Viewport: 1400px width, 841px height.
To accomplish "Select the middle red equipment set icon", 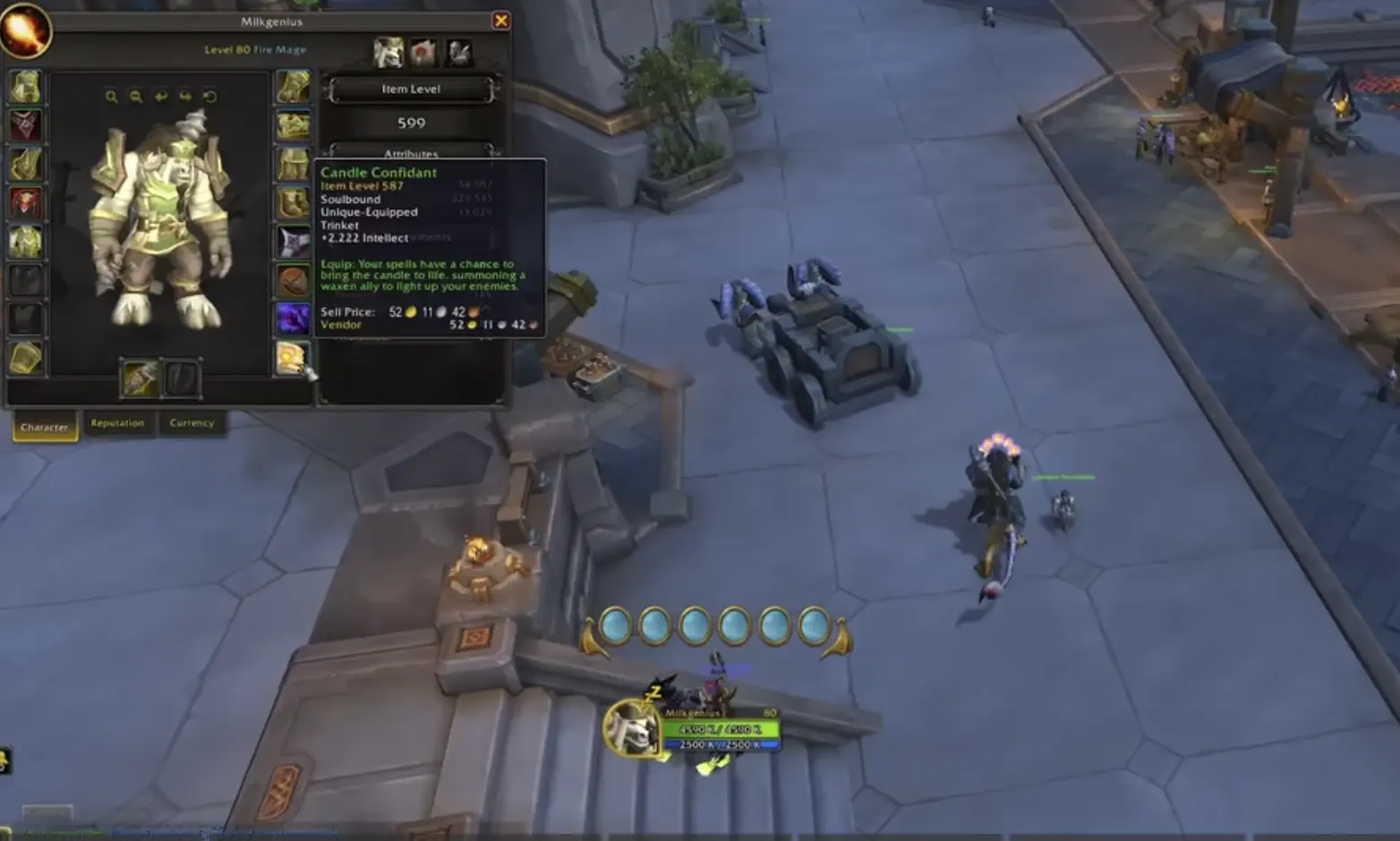I will pyautogui.click(x=423, y=51).
